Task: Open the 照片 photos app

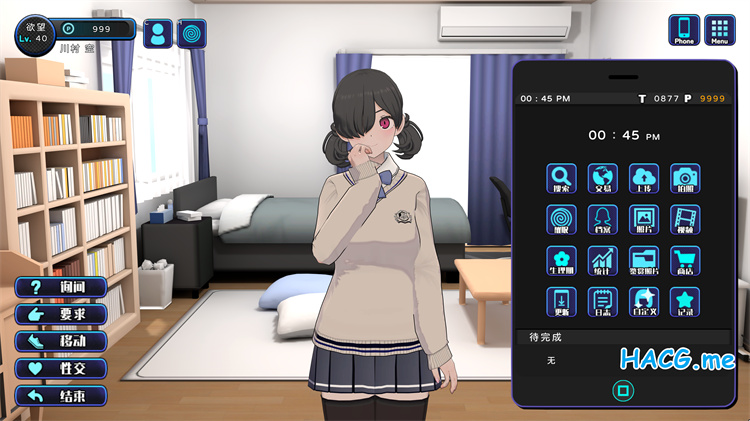Action: [x=644, y=220]
